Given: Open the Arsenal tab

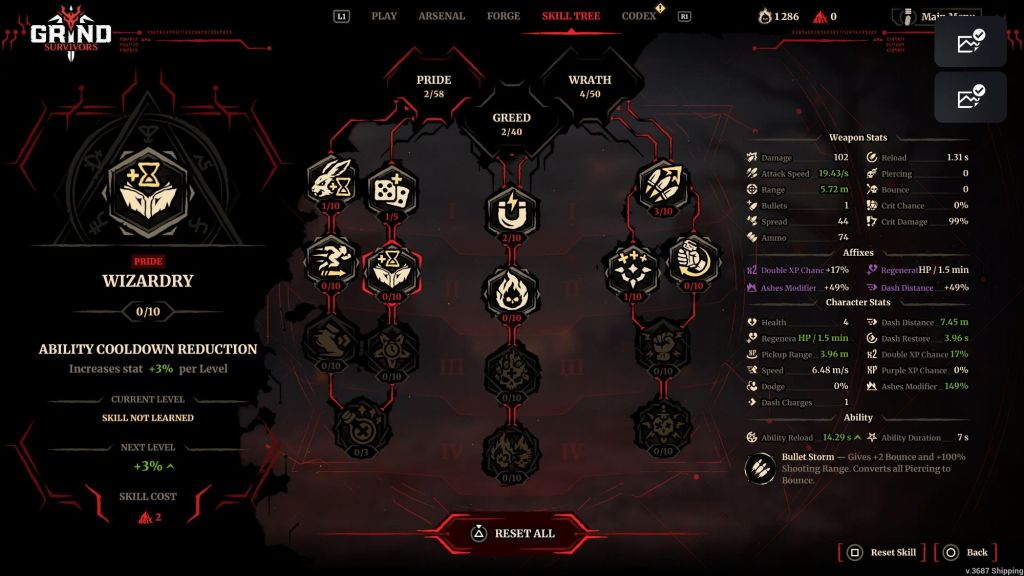Looking at the screenshot, I should tap(441, 16).
